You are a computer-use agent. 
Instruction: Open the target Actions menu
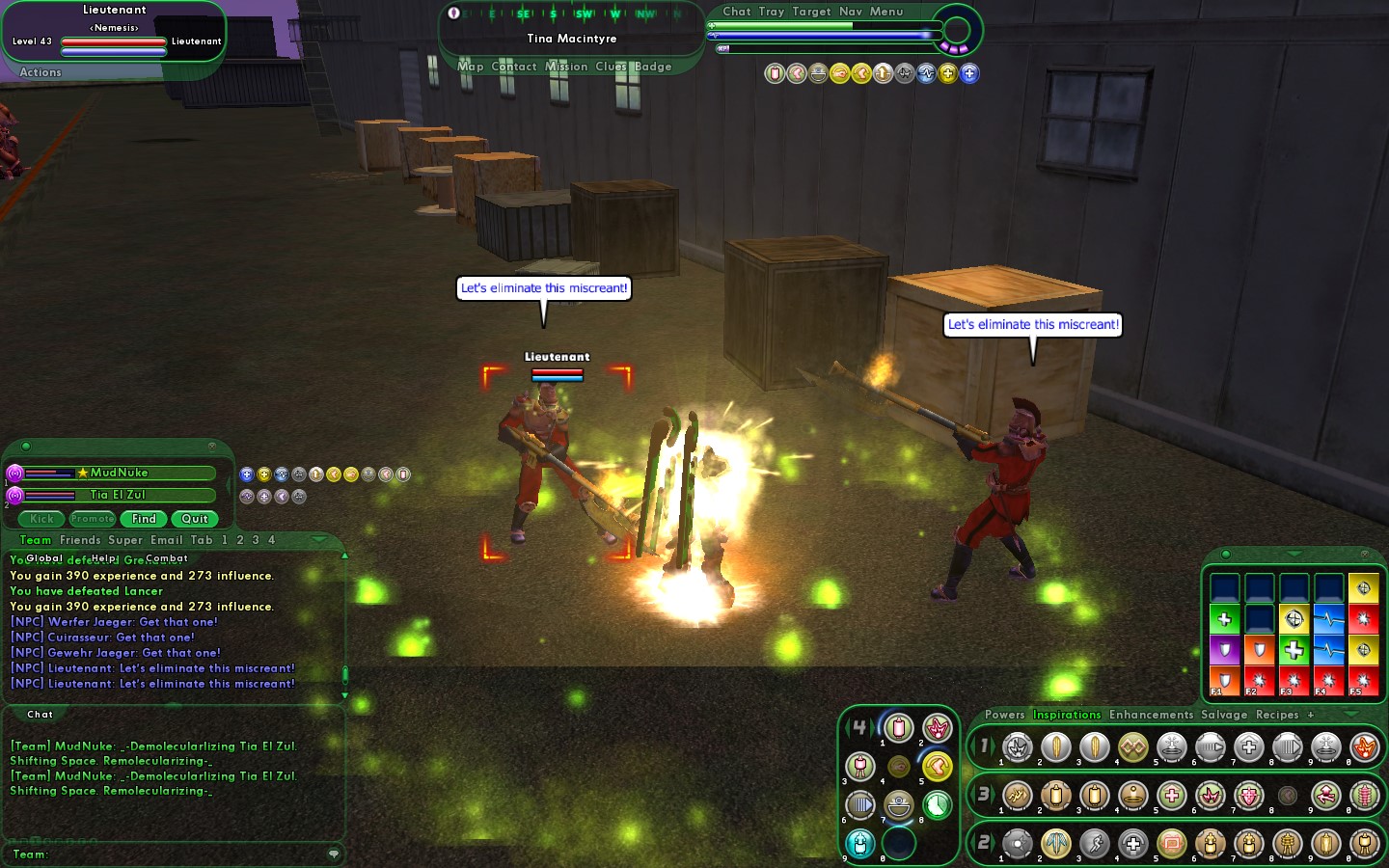pyautogui.click(x=41, y=72)
